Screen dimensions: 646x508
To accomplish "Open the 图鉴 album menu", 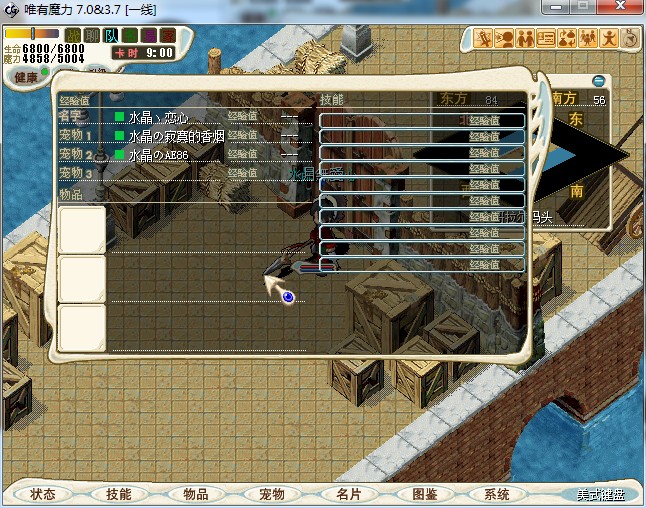I will pyautogui.click(x=424, y=494).
